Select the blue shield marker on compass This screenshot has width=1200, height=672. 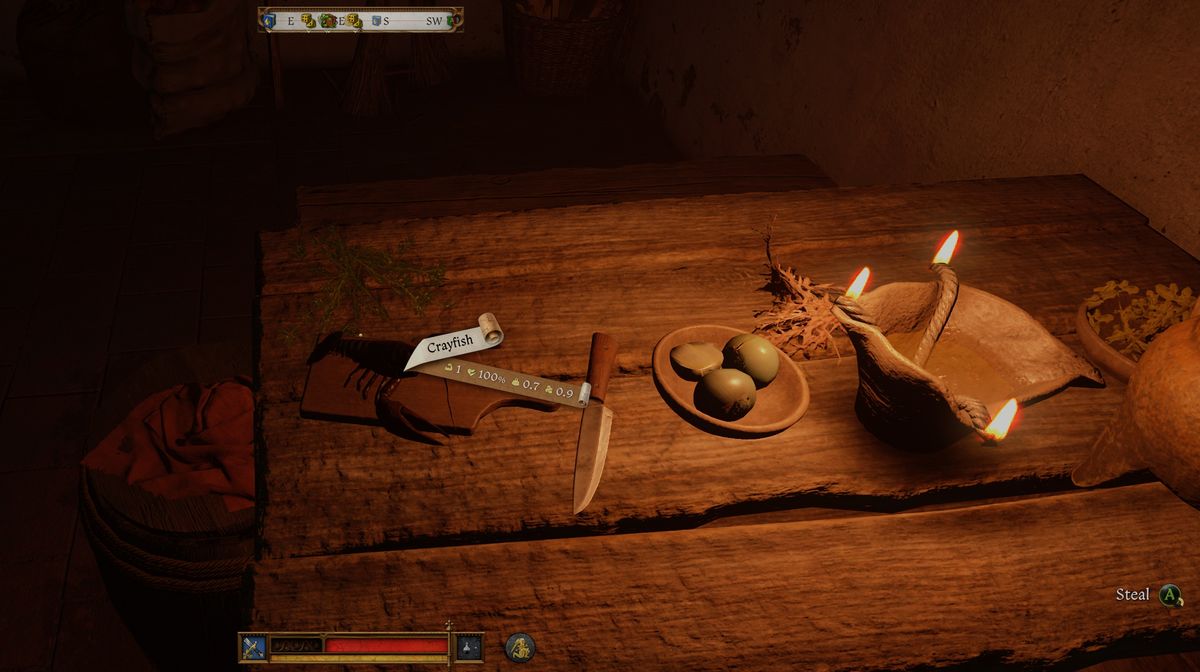(269, 20)
